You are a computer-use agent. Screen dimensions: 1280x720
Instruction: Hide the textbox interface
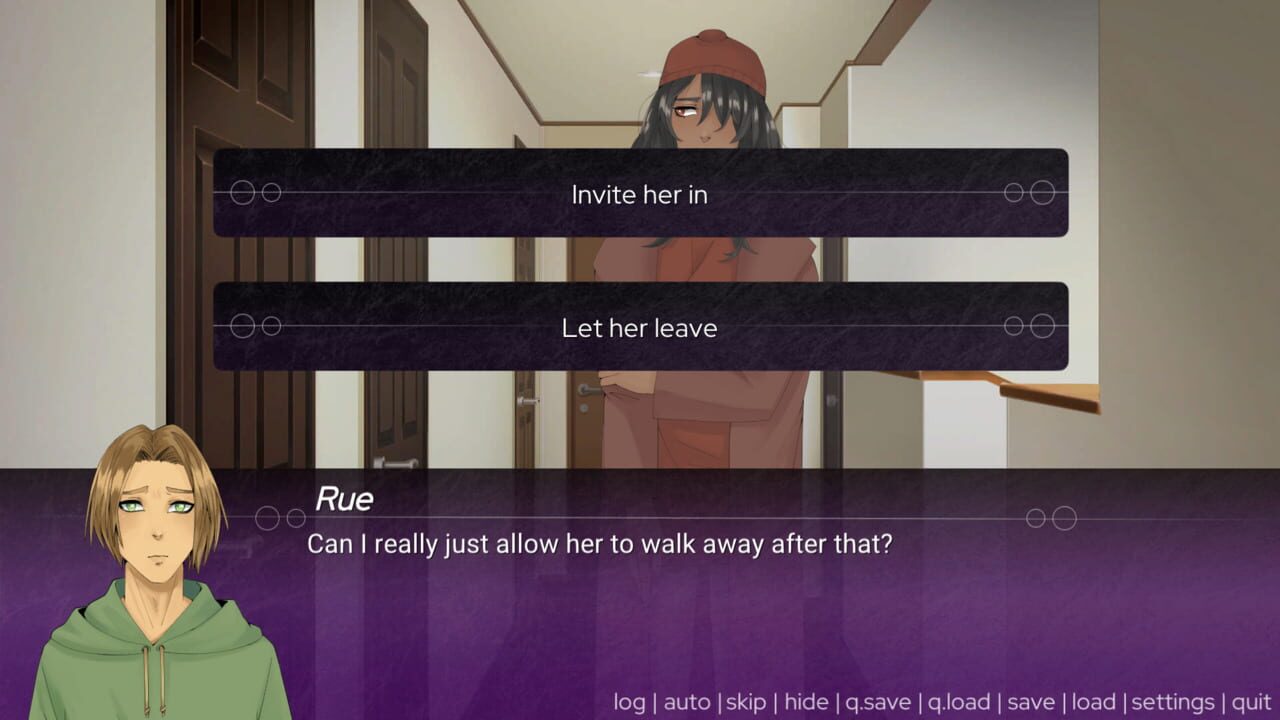click(807, 702)
